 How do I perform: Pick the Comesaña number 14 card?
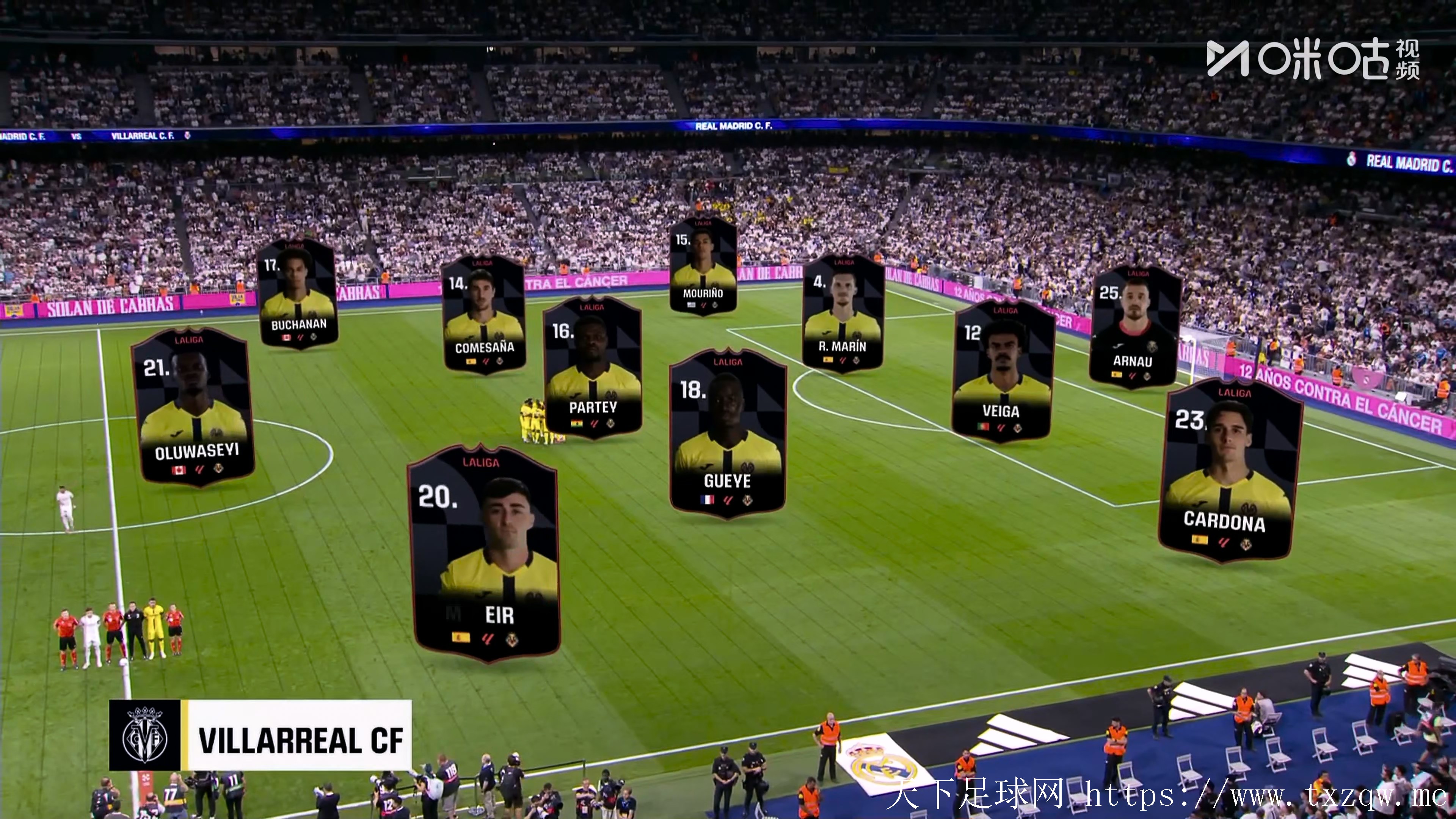[x=484, y=314]
